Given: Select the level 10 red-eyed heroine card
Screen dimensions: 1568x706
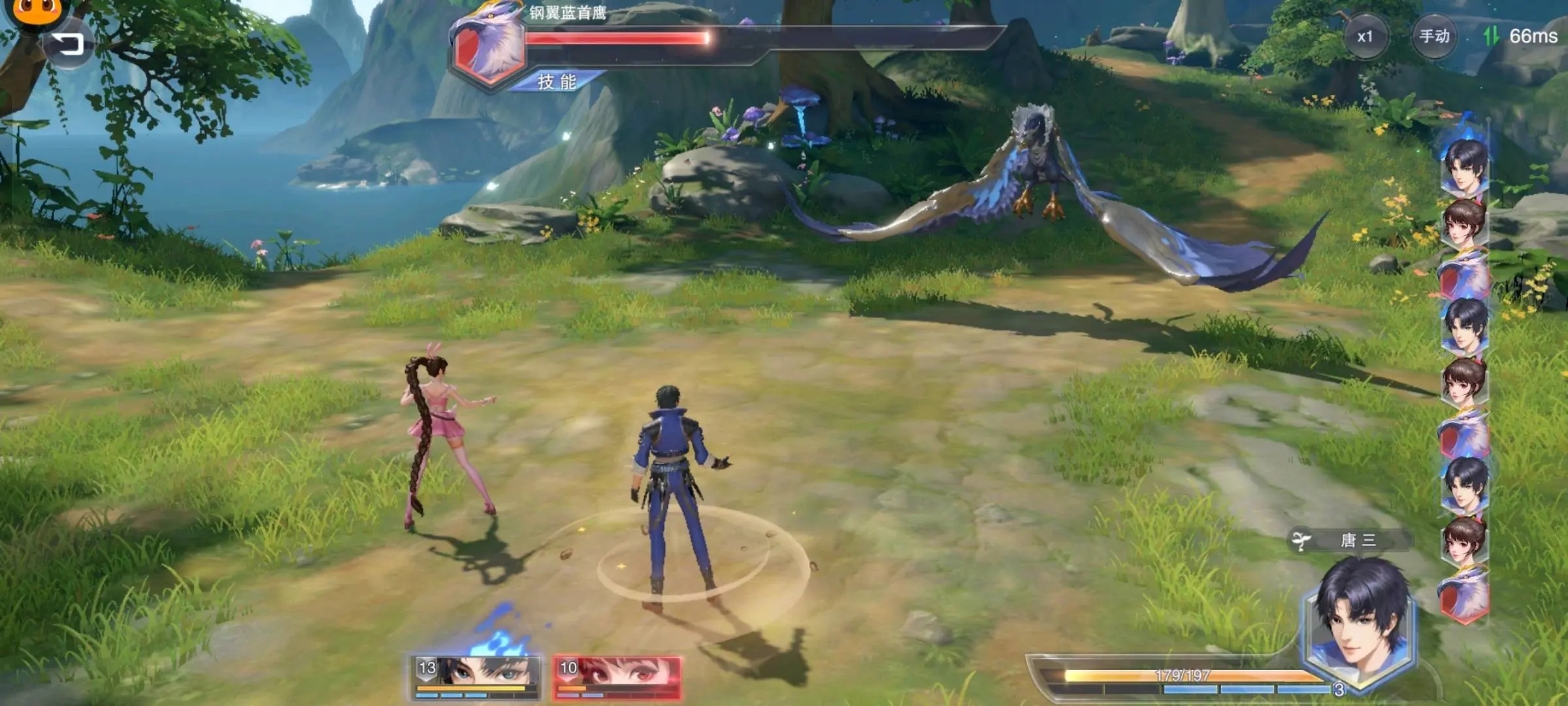Looking at the screenshot, I should (617, 676).
